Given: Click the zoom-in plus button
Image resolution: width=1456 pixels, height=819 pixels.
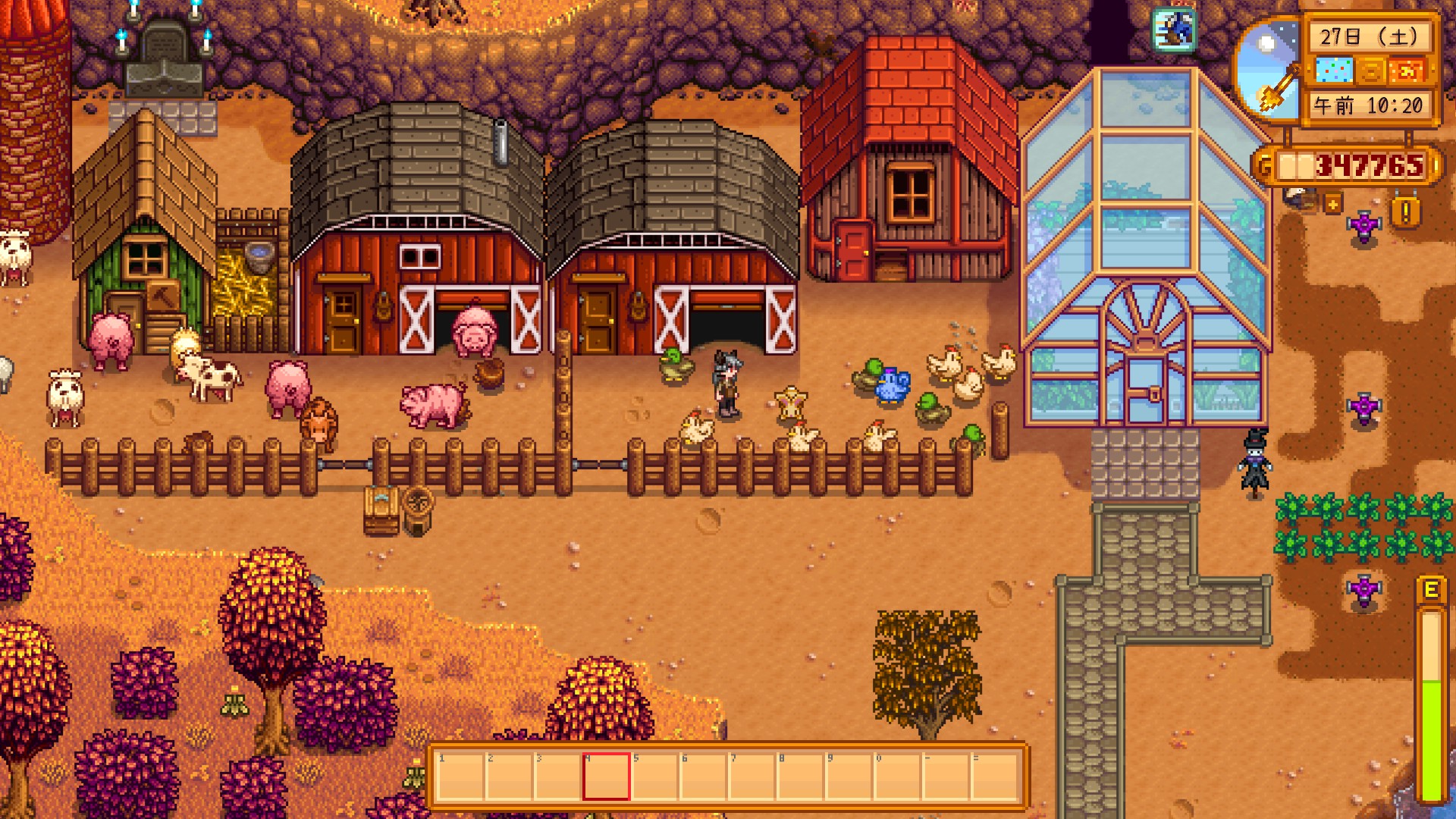Looking at the screenshot, I should (1332, 203).
